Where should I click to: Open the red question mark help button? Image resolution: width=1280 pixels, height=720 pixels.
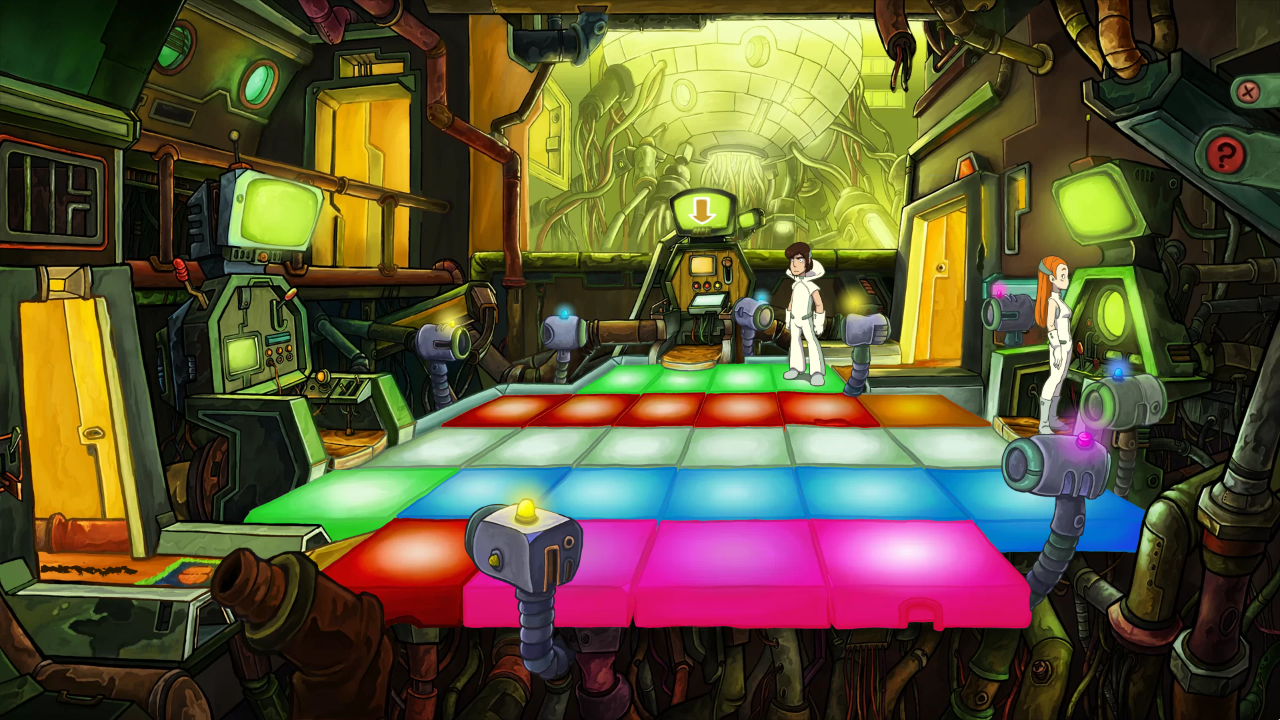point(1224,154)
